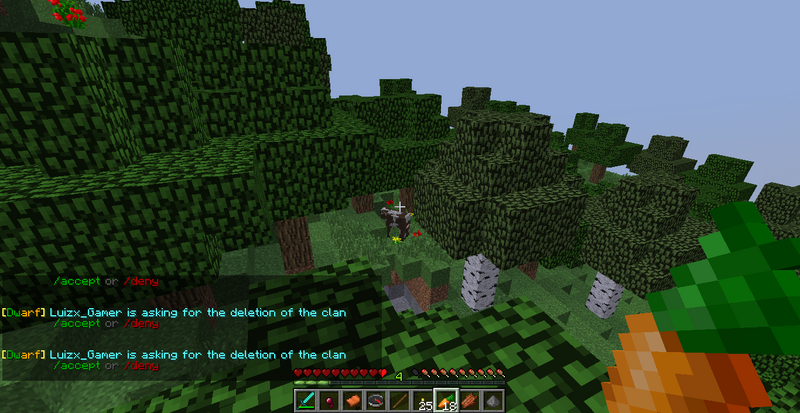Select the stack of 25 torches
This screenshot has height=413, width=800.
[x=424, y=401]
